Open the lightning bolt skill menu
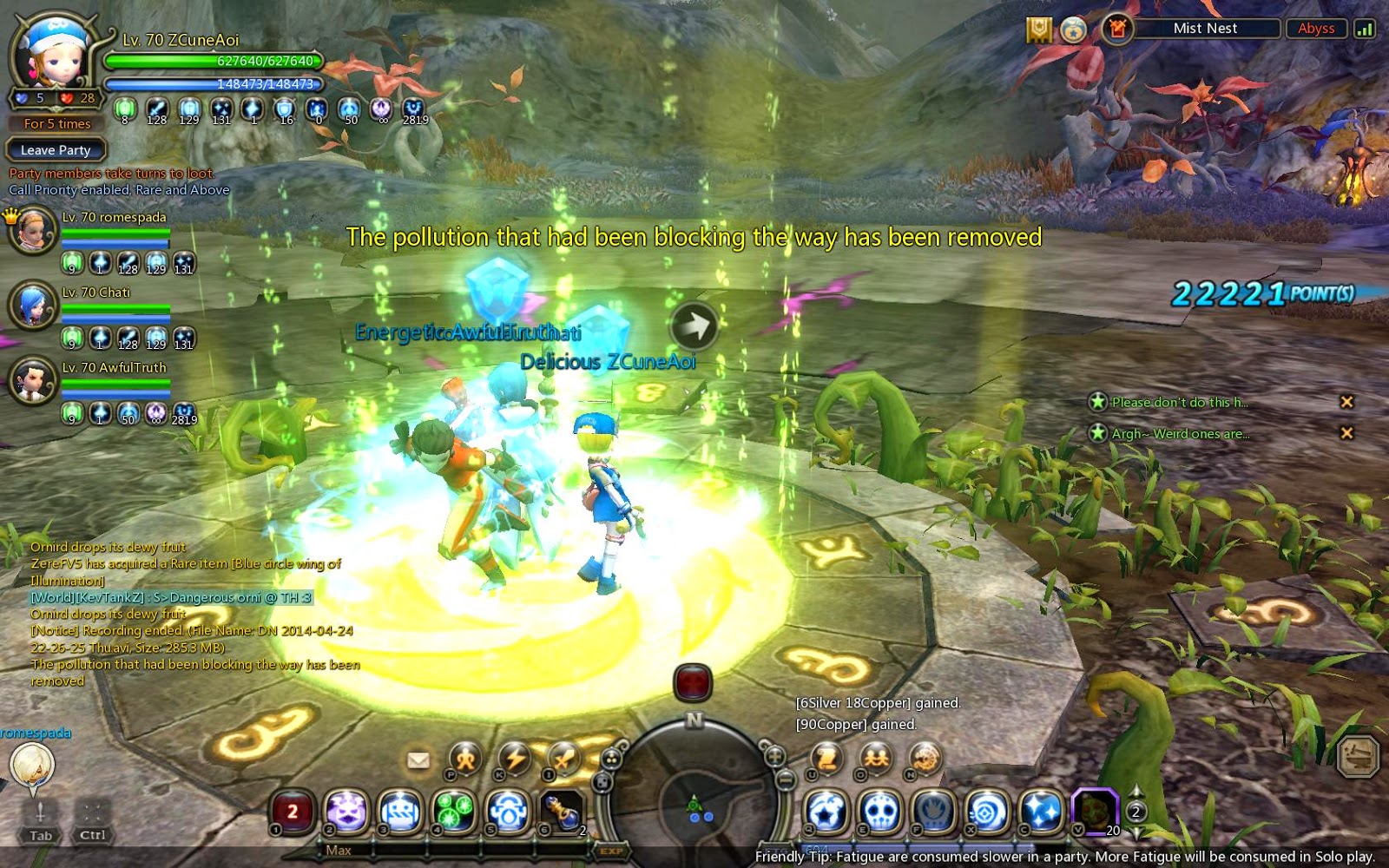The height and width of the screenshot is (868, 1389). pos(515,758)
